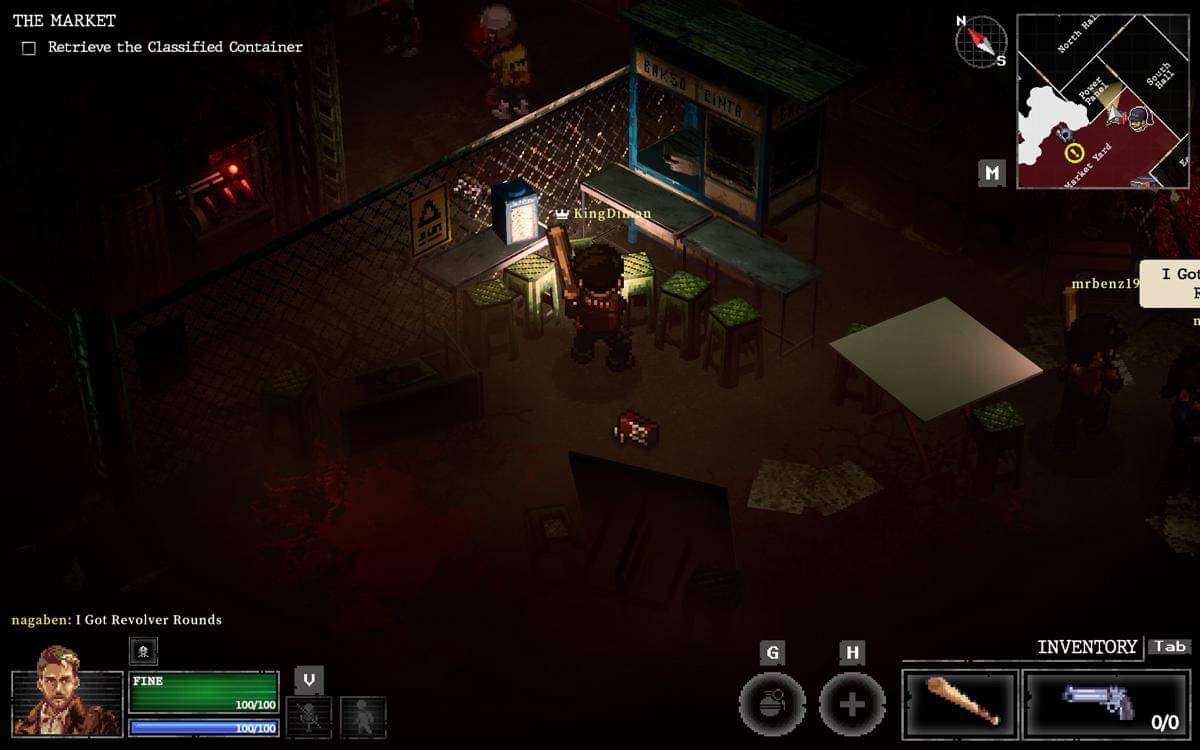Open the minimap in the corner
This screenshot has width=1200, height=750.
pyautogui.click(x=1103, y=101)
